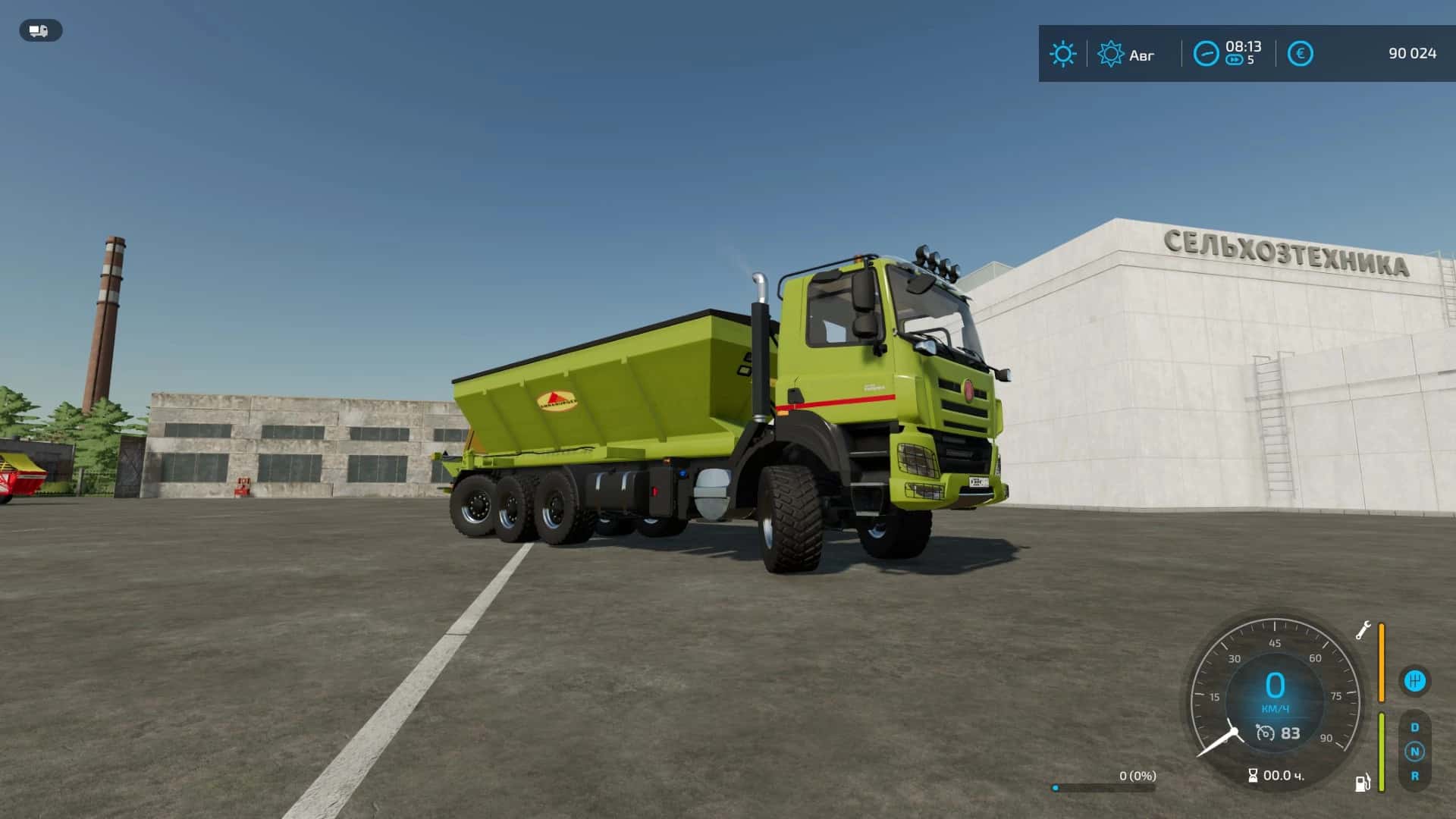The height and width of the screenshot is (819, 1456).
Task: Select the cruise control speed icon
Action: (x=1265, y=733)
